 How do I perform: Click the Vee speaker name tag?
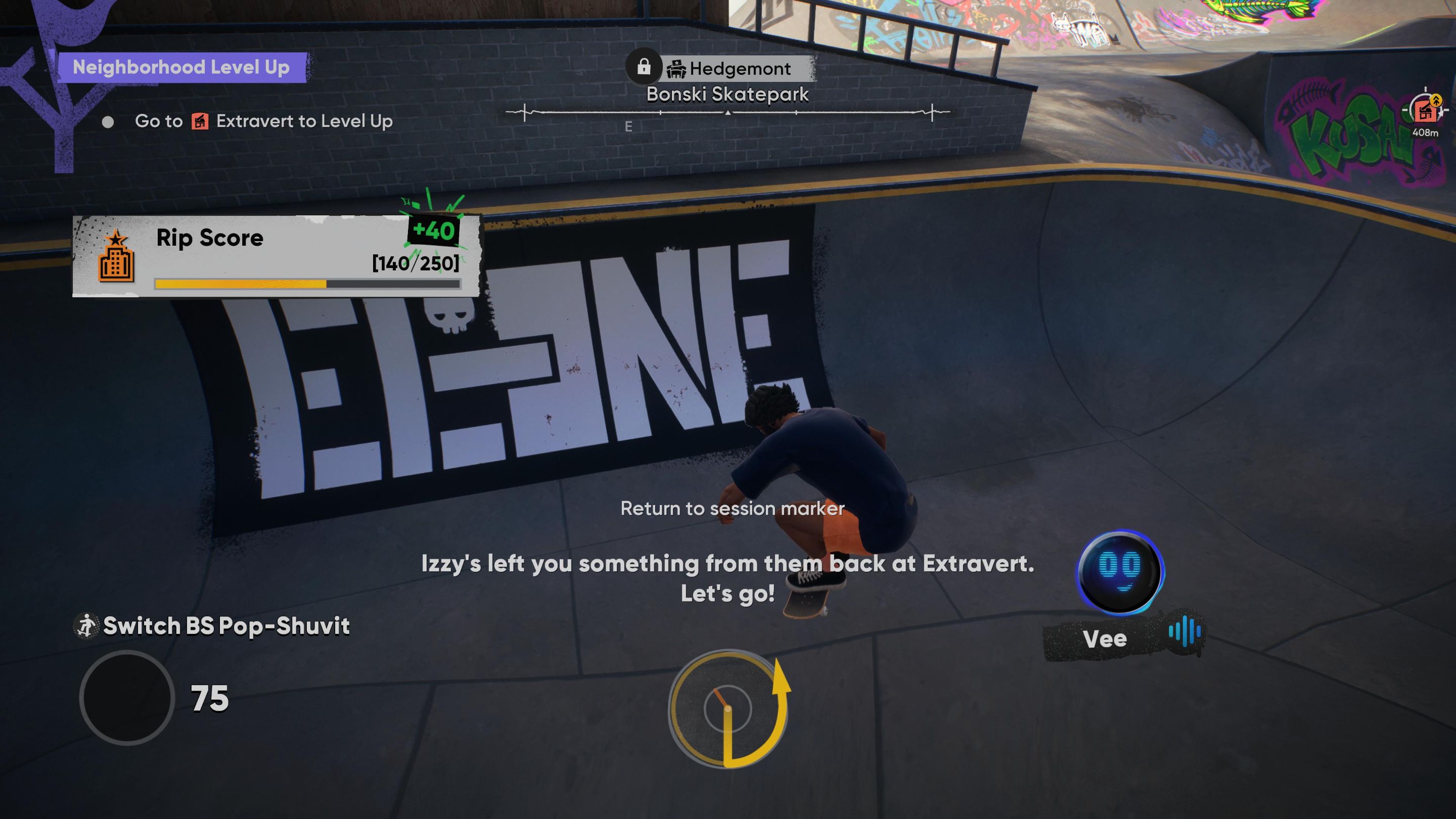point(1106,639)
